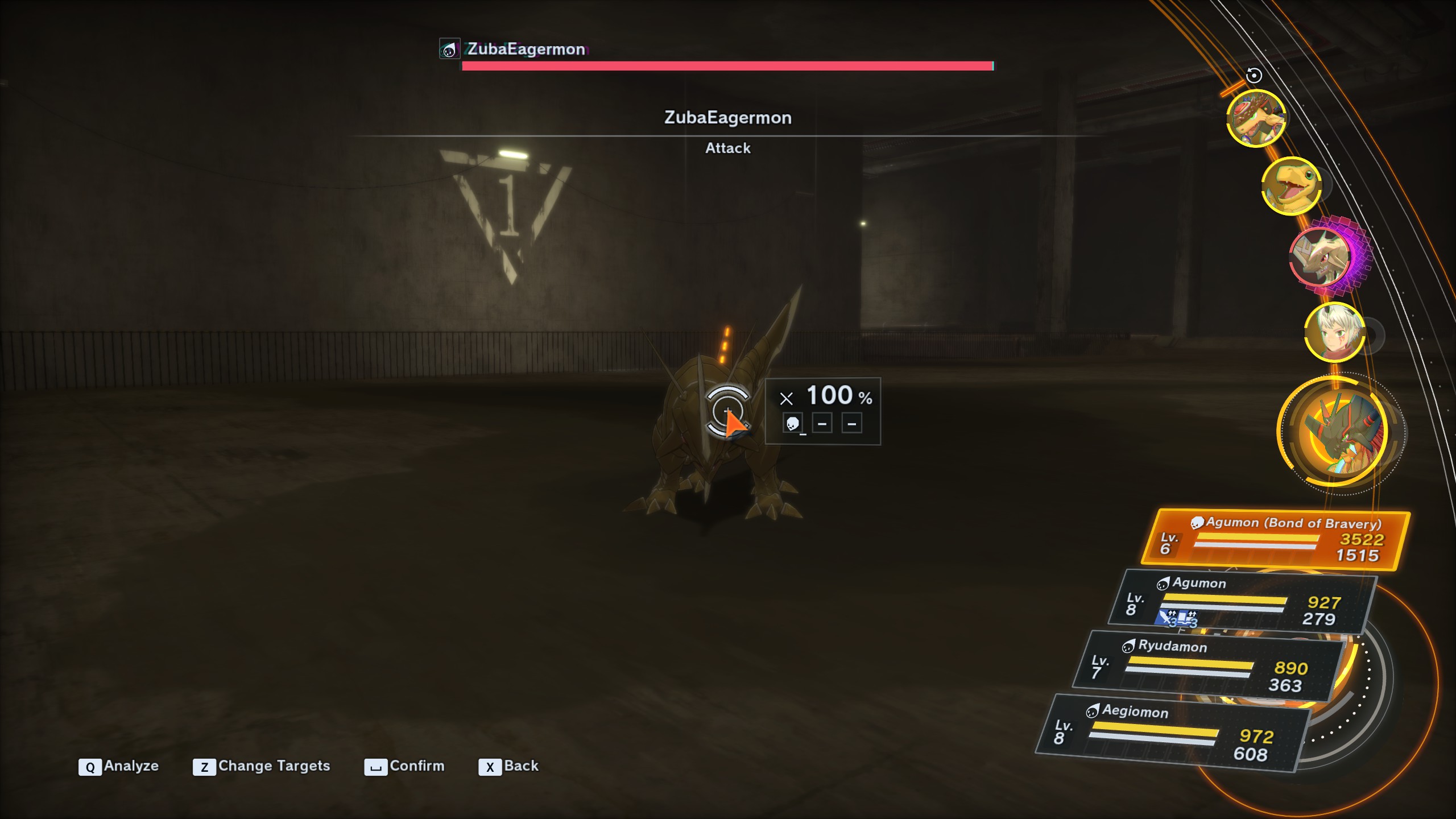
Task: Choose Change Targets option
Action: point(262,766)
